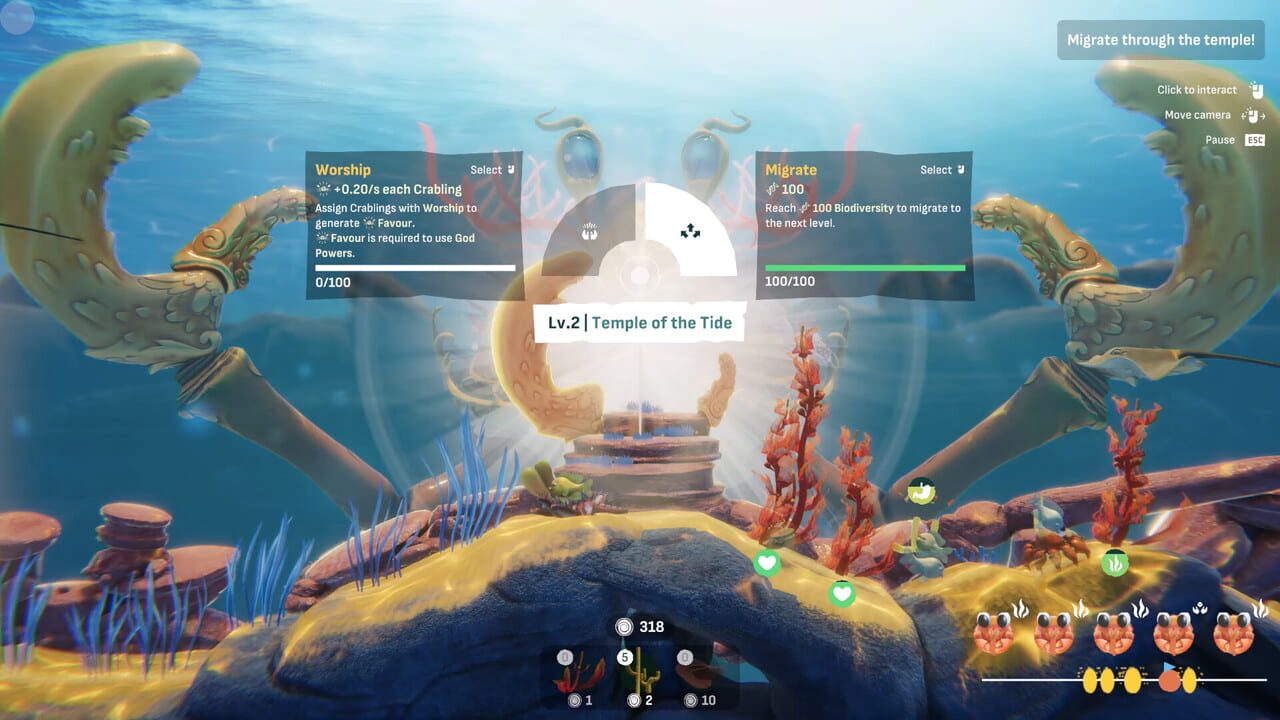The width and height of the screenshot is (1280, 720).
Task: Click the full green 100/100 Migrate progress bar
Action: click(x=864, y=268)
